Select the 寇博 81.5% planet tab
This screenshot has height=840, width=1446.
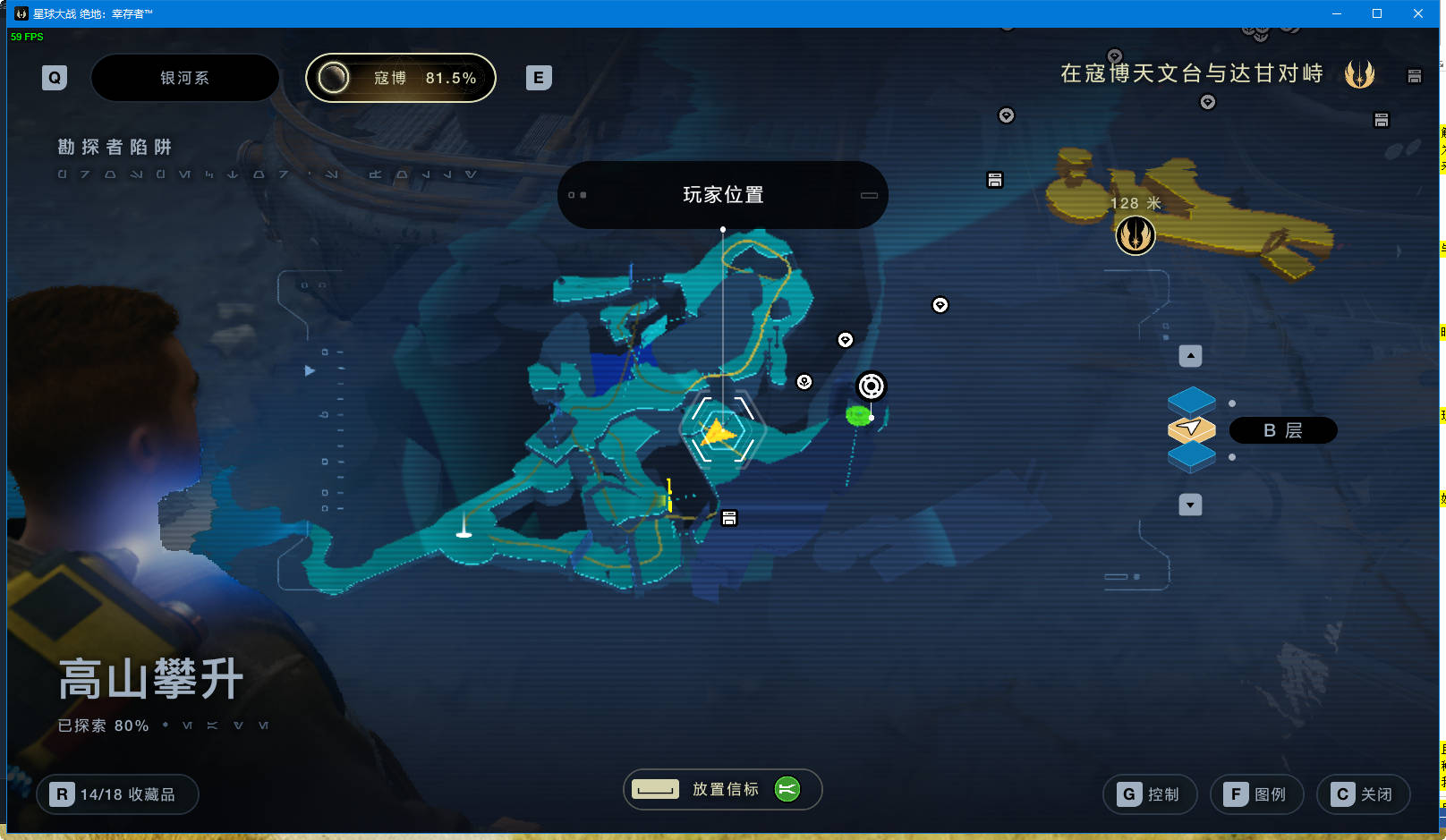click(x=401, y=78)
